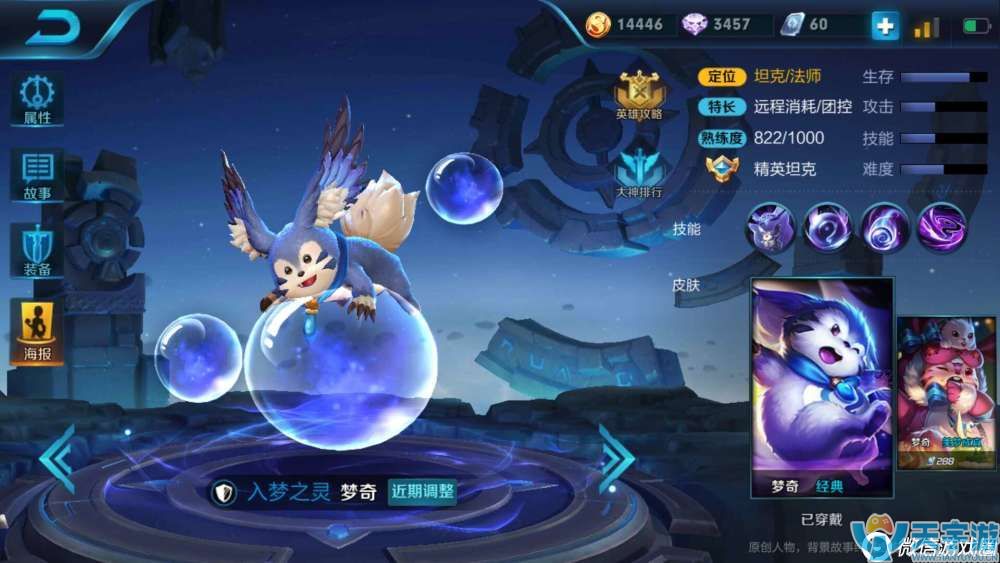The width and height of the screenshot is (1000, 563).
Task: Open the 装备 equipment tab
Action: 38,251
